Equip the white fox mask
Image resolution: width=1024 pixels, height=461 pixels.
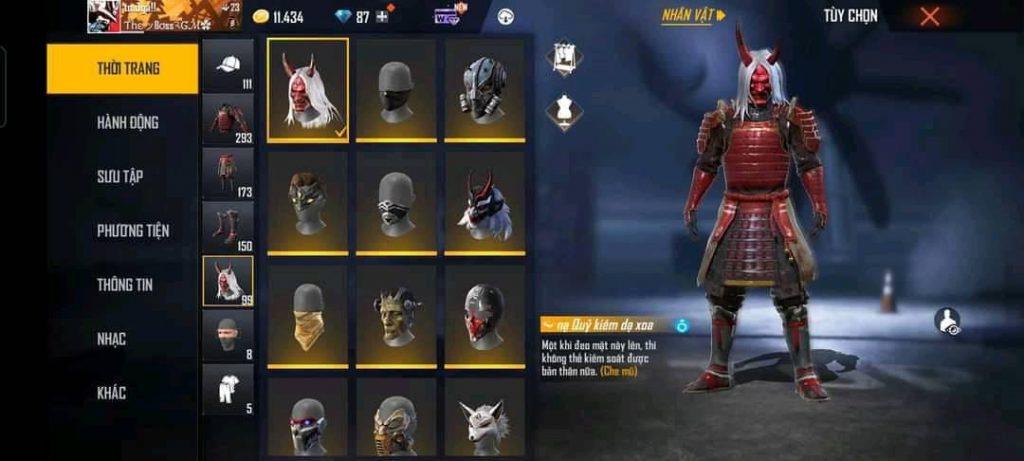pyautogui.click(x=484, y=420)
